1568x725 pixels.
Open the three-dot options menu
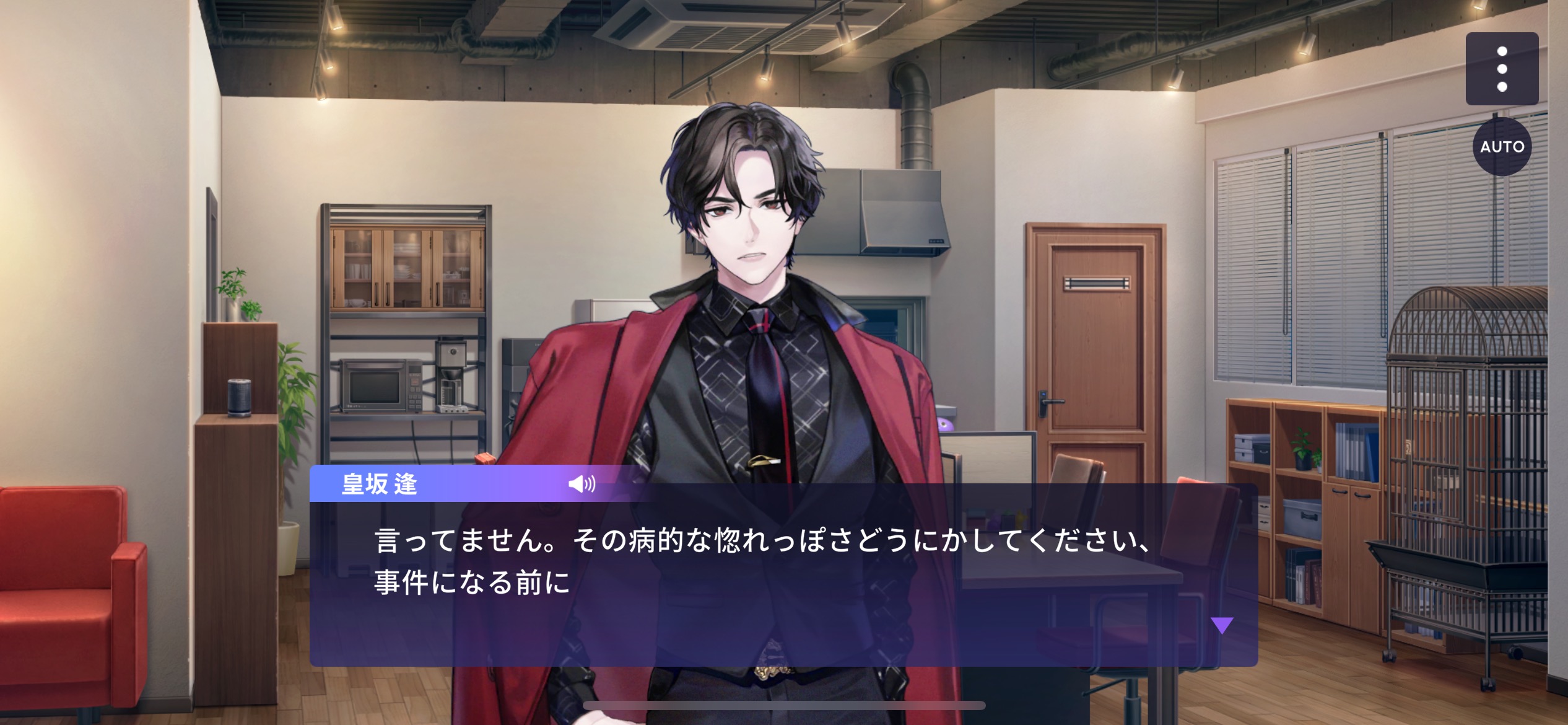coord(1502,69)
